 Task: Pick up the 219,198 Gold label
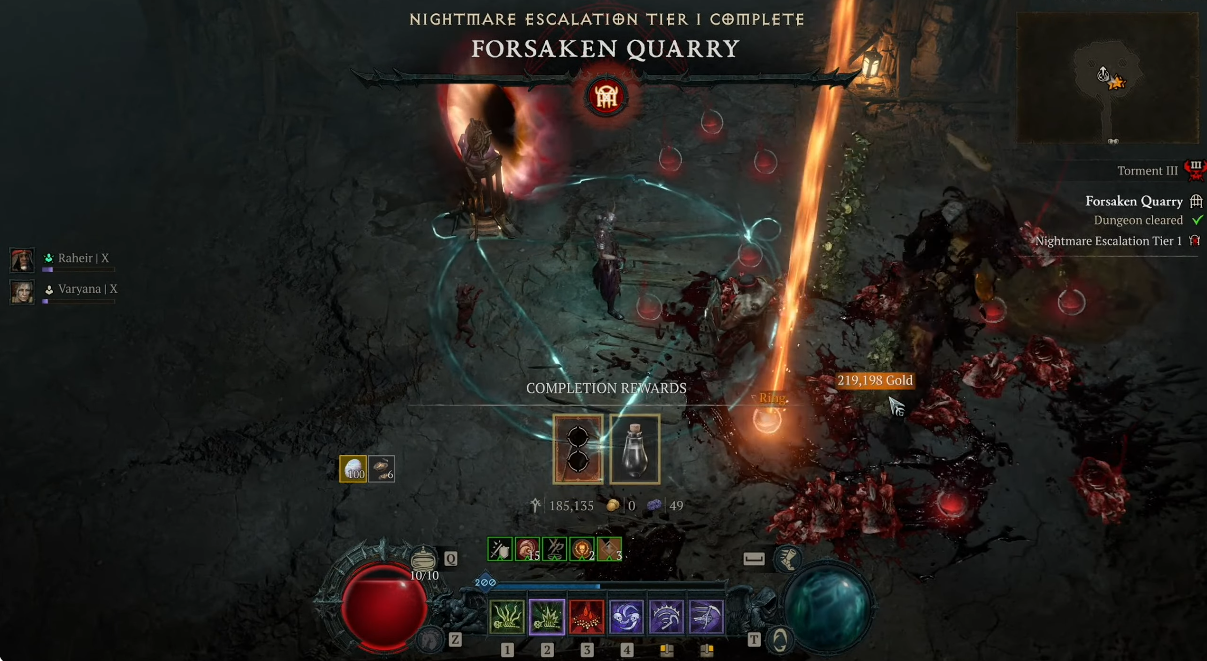tap(875, 381)
